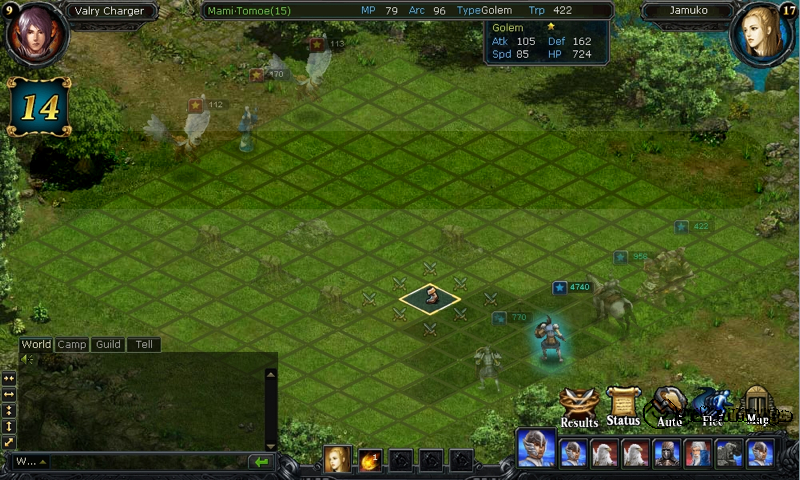Open the battle Results panel
The height and width of the screenshot is (480, 800).
[579, 408]
